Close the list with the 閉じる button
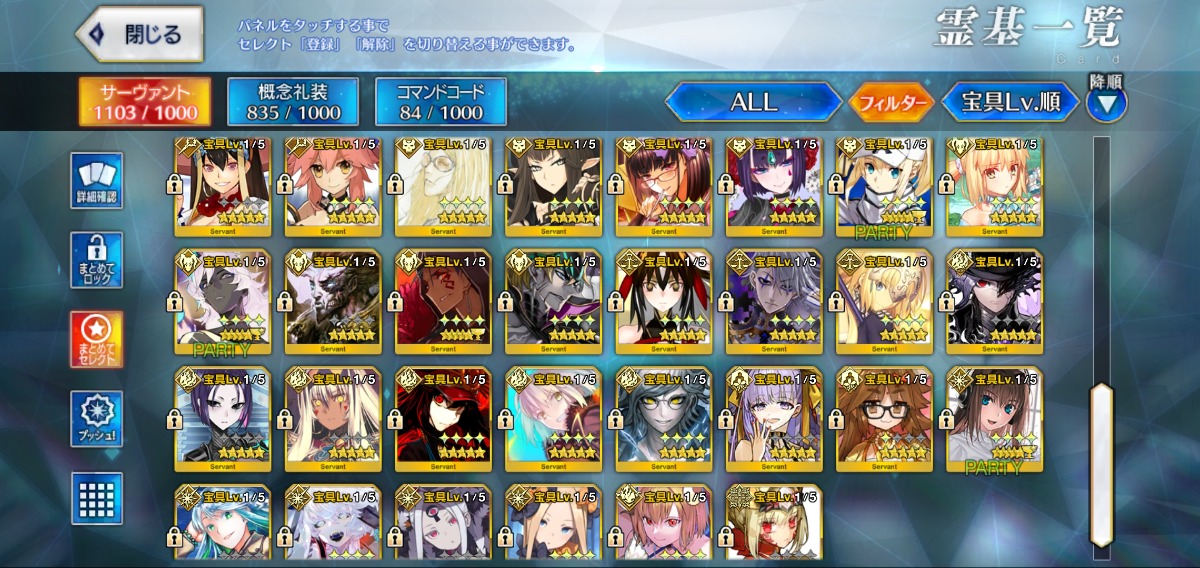Viewport: 1200px width, 568px height. click(x=139, y=34)
